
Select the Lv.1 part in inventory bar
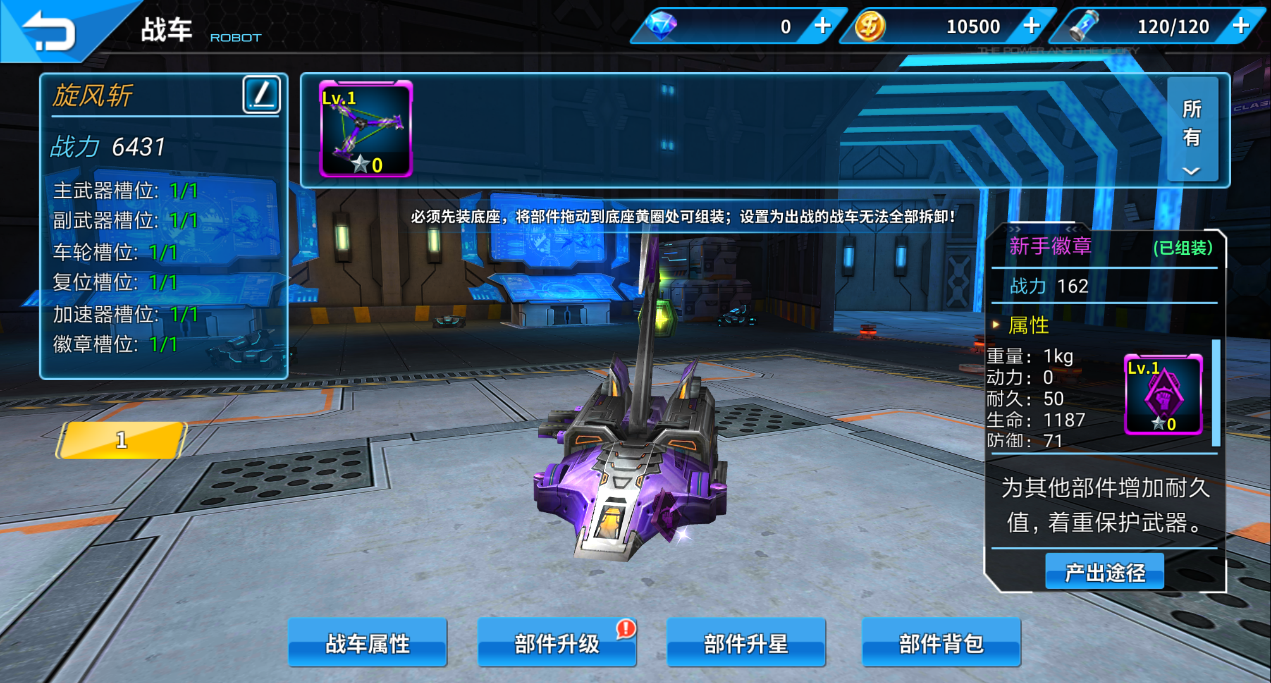(365, 130)
